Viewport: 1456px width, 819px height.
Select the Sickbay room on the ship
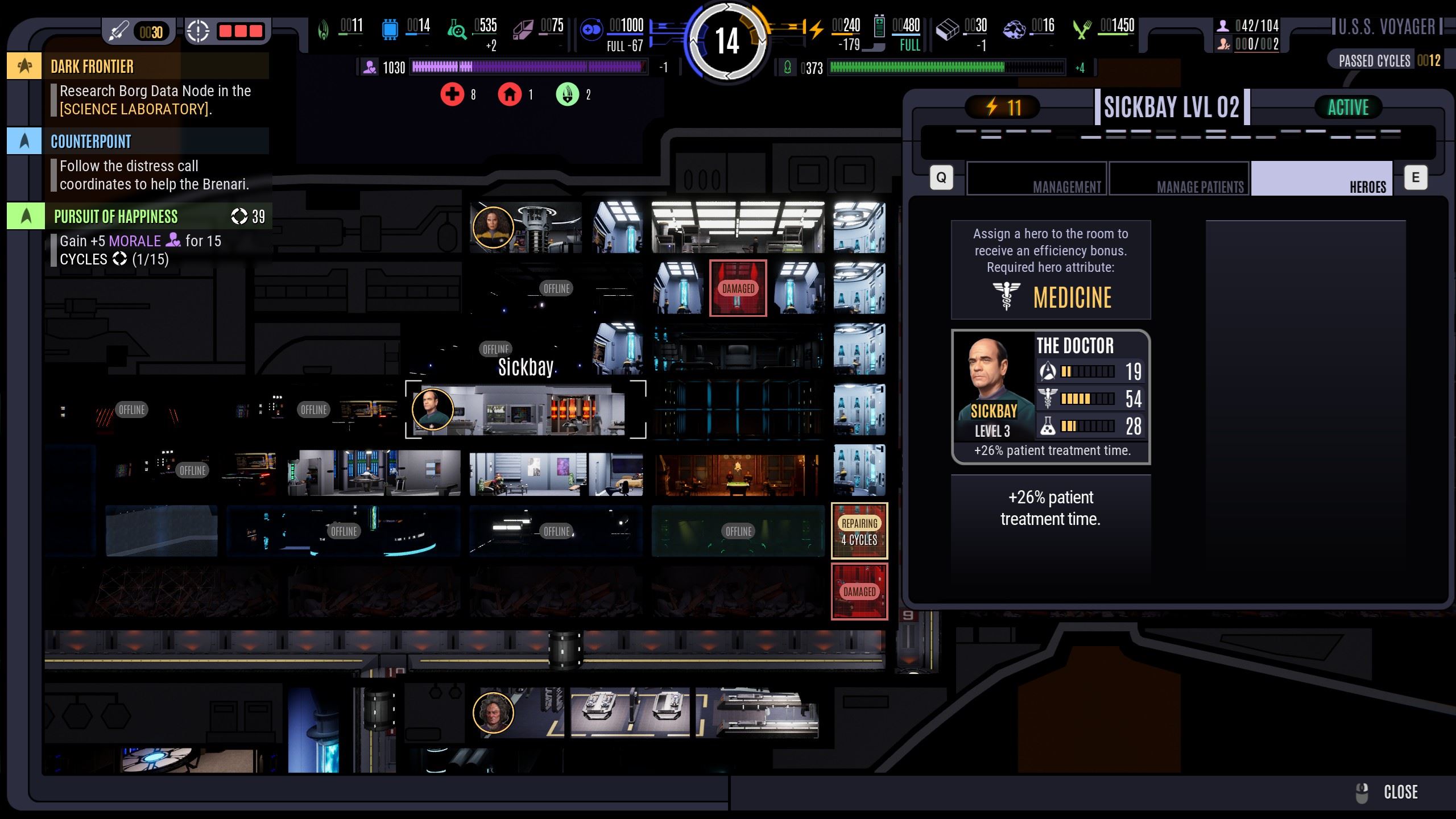tap(526, 409)
